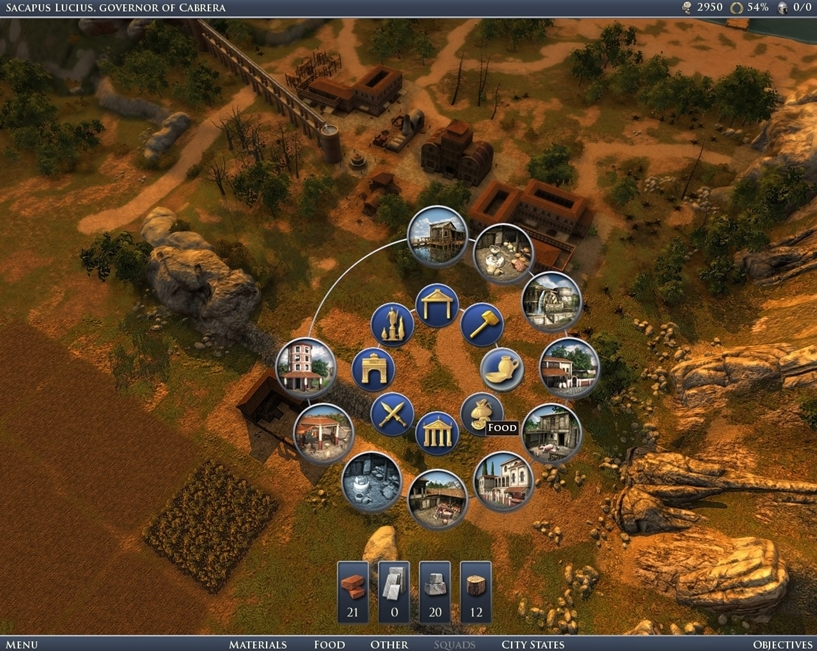
Task: Choose the stone arch build category
Action: [373, 369]
